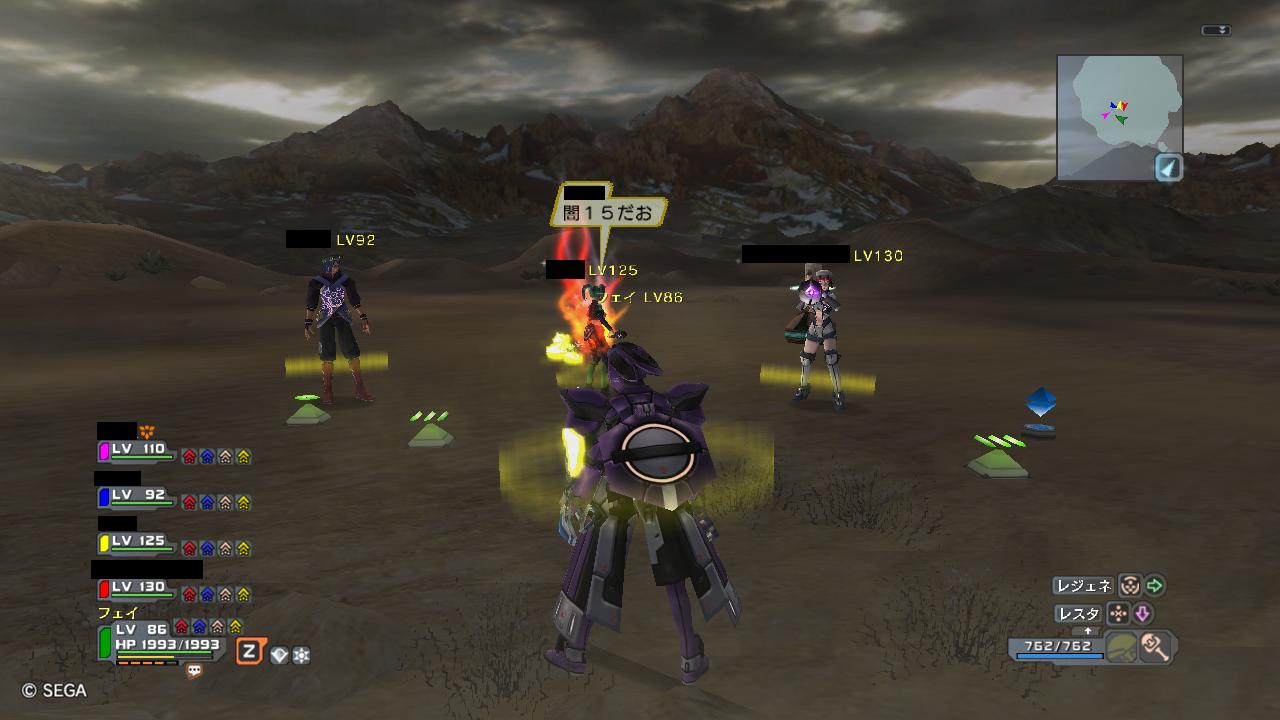Select the レスタ technique slot
The width and height of the screenshot is (1280, 720).
click(1079, 613)
